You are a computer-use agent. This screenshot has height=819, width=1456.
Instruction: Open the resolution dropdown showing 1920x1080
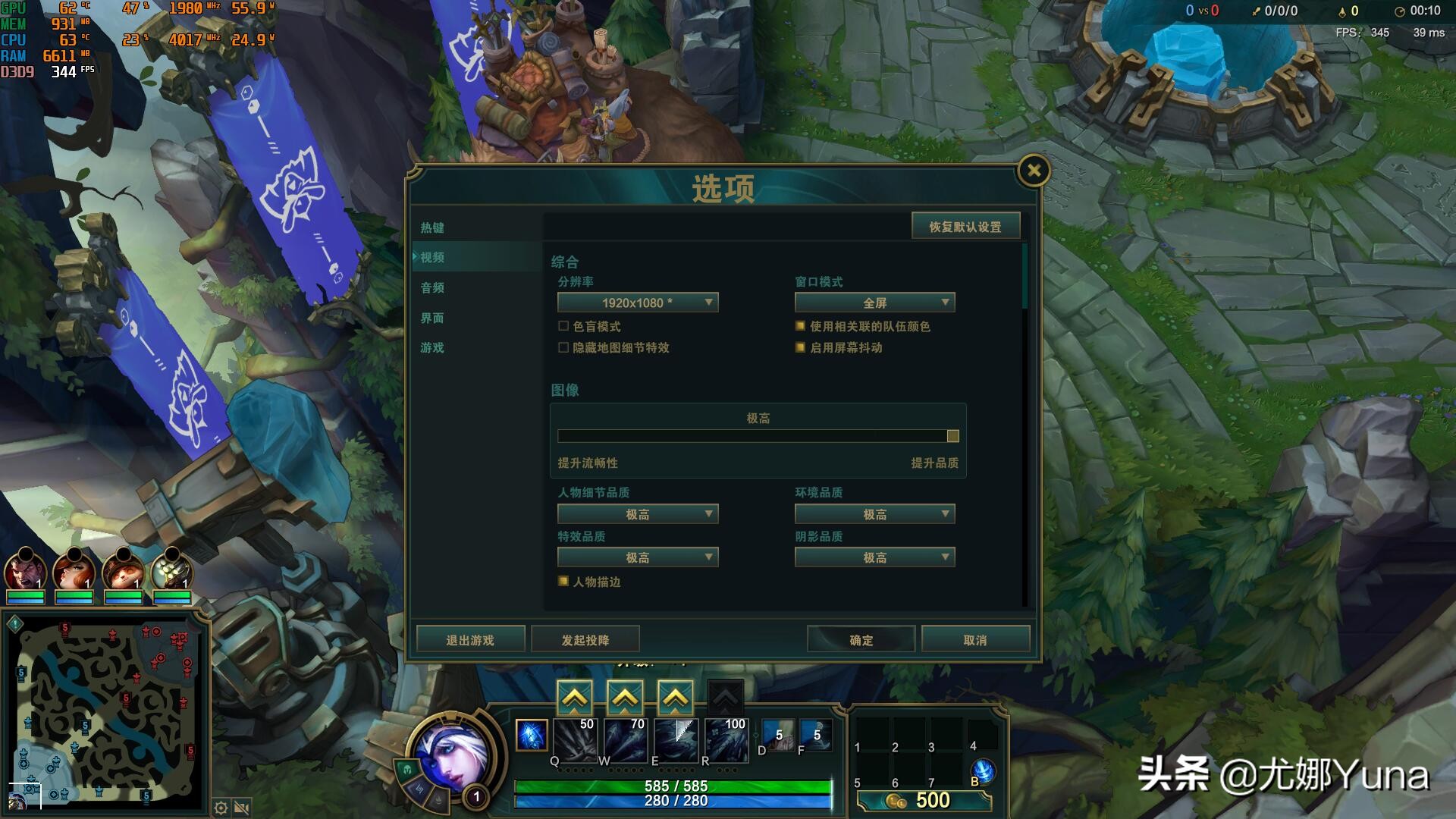637,302
